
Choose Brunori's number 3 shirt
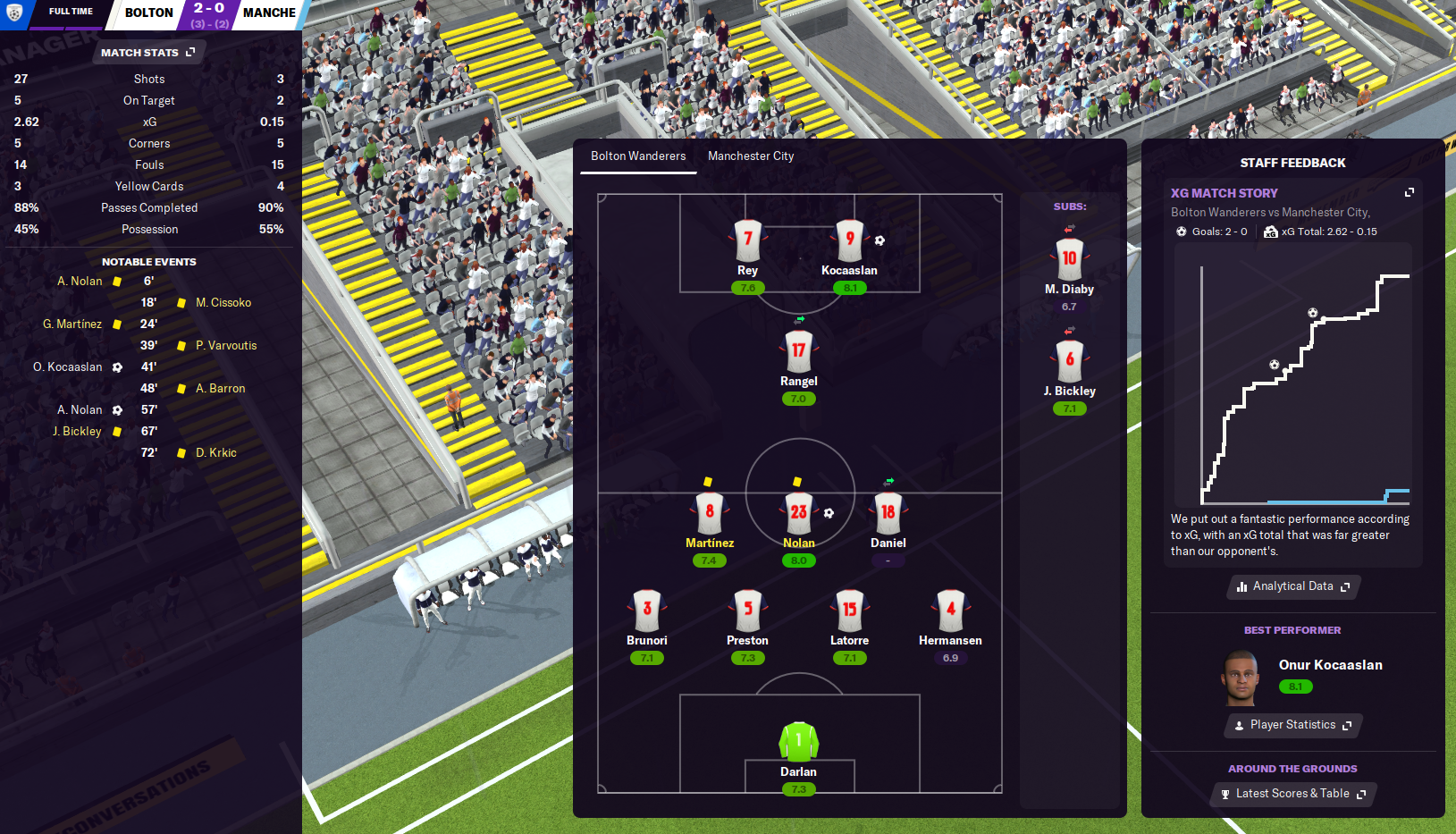click(647, 611)
